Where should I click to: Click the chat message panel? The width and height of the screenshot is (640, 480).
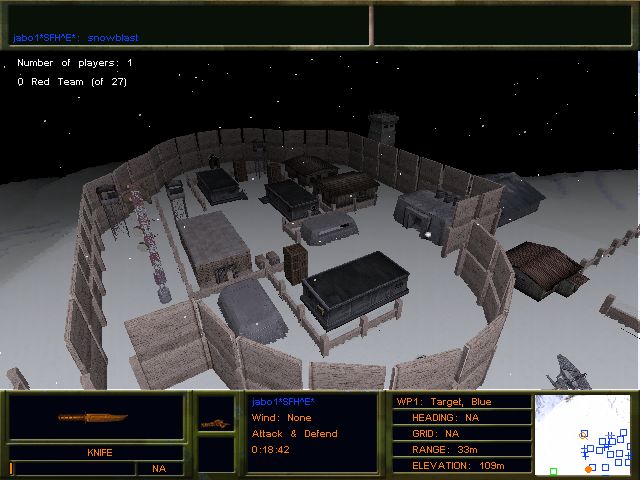(x=187, y=25)
